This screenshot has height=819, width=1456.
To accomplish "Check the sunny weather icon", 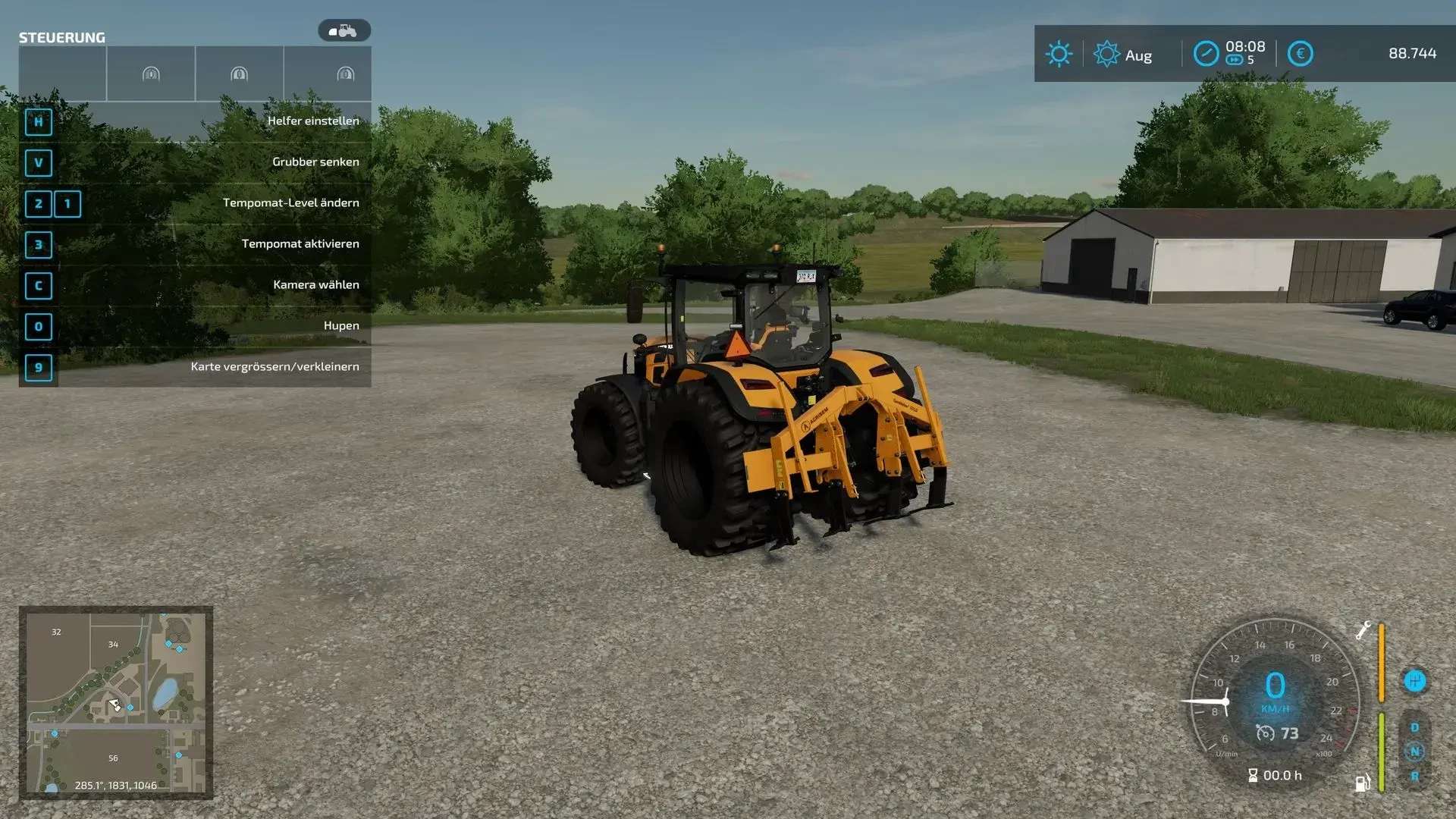I will point(1059,54).
